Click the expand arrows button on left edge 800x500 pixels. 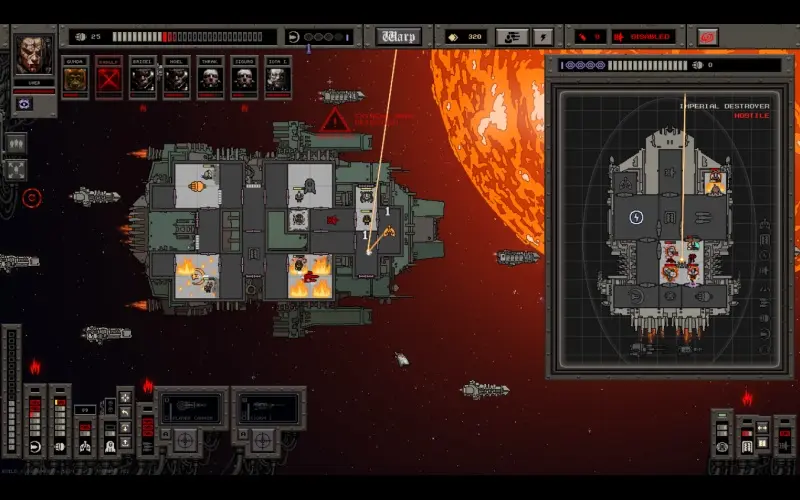click(16, 170)
